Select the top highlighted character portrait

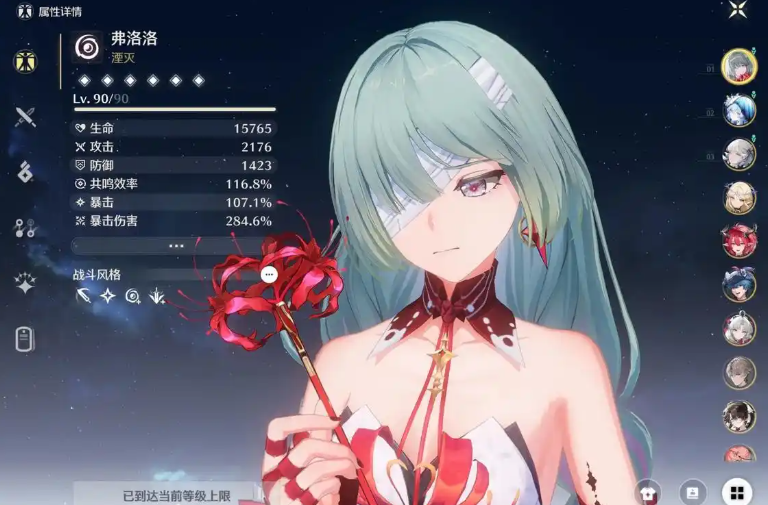tap(739, 67)
